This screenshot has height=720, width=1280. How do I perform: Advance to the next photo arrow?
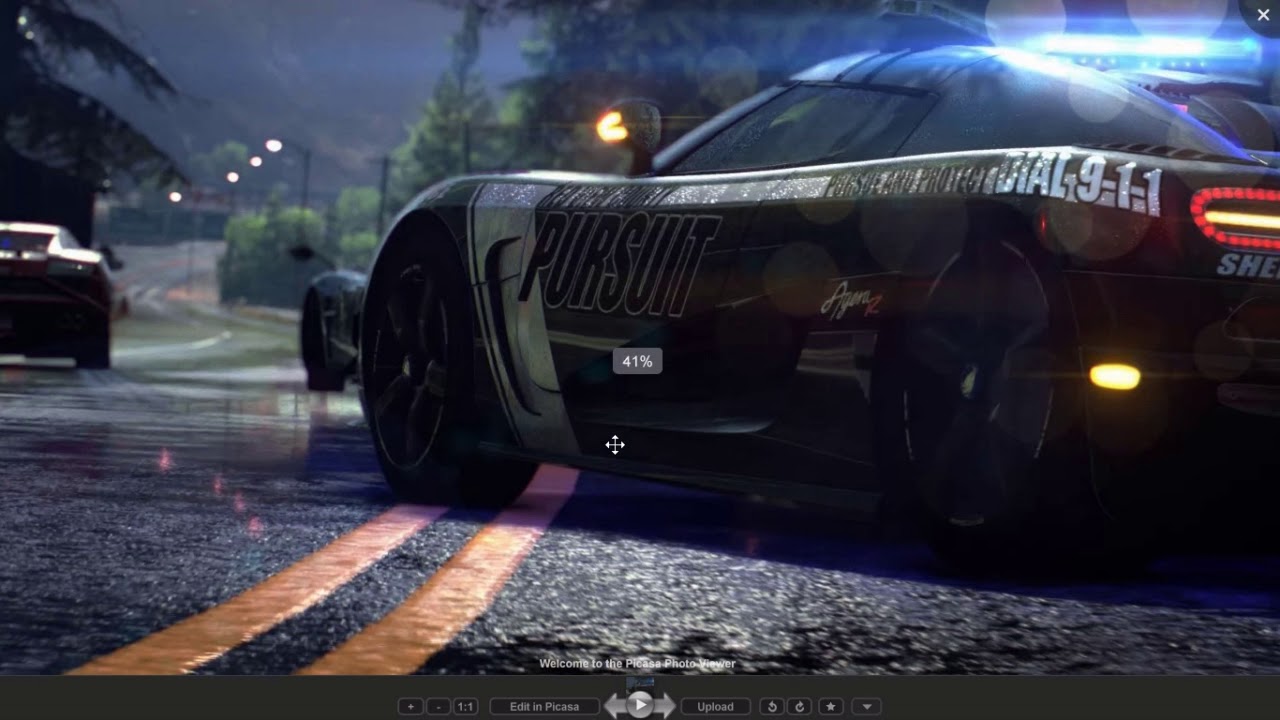(x=667, y=705)
